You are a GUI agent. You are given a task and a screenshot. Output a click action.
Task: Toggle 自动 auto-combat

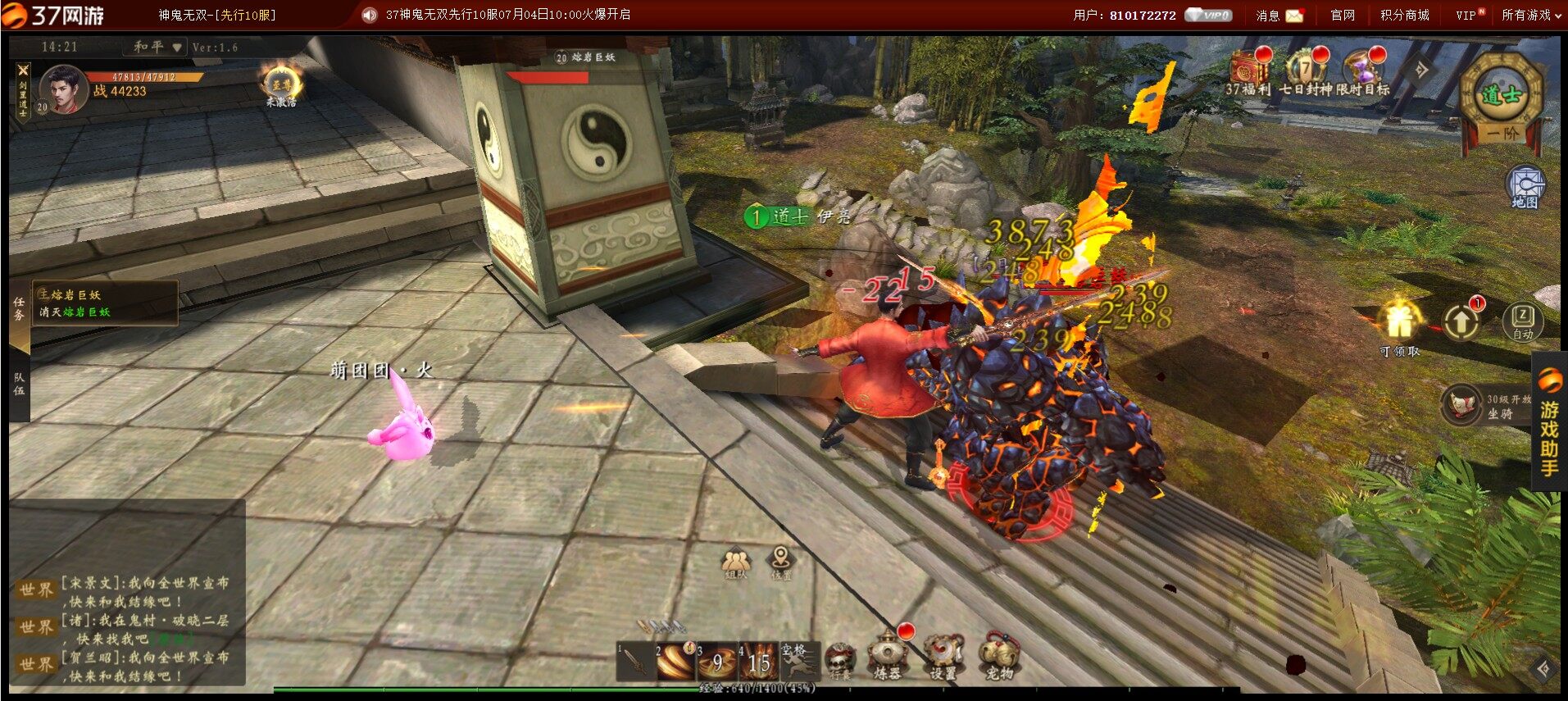(1522, 321)
